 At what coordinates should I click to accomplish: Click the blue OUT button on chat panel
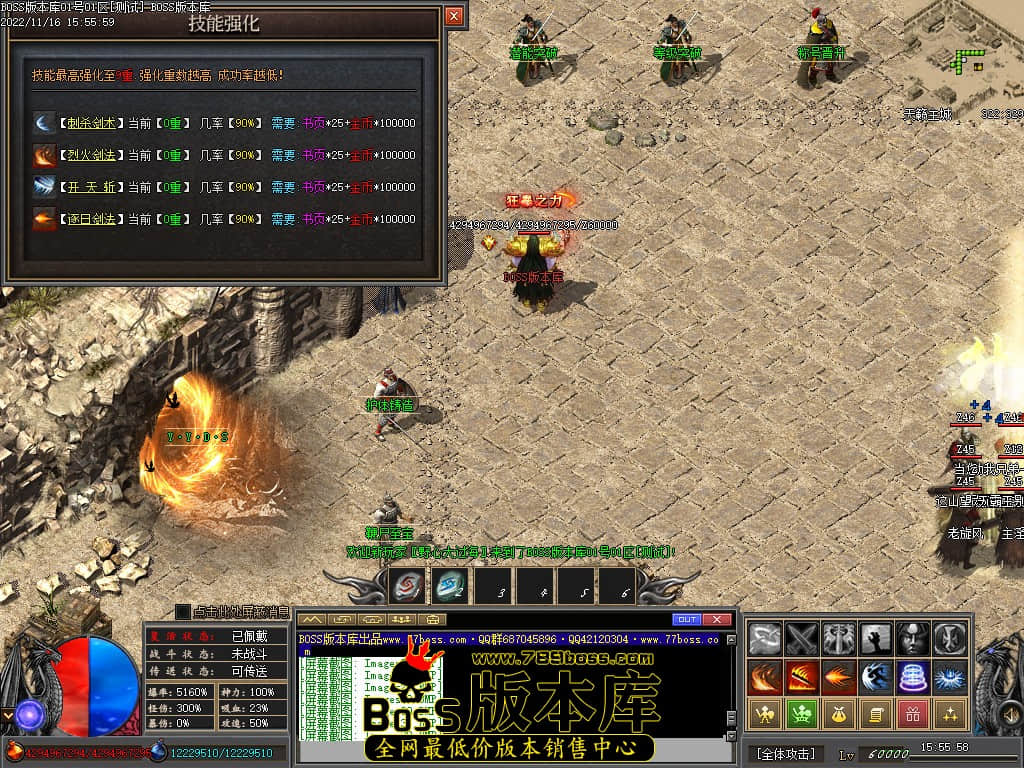(x=687, y=620)
